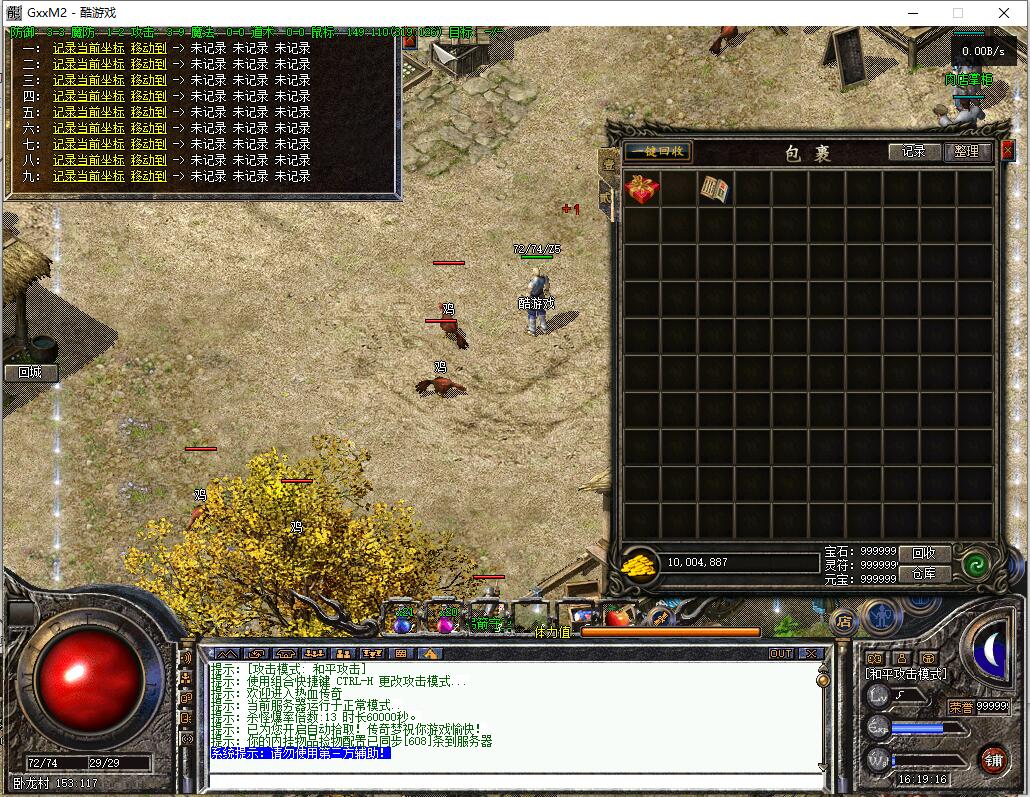The height and width of the screenshot is (797, 1030).
Task: Open the 记录 button in the bag
Action: [x=914, y=152]
